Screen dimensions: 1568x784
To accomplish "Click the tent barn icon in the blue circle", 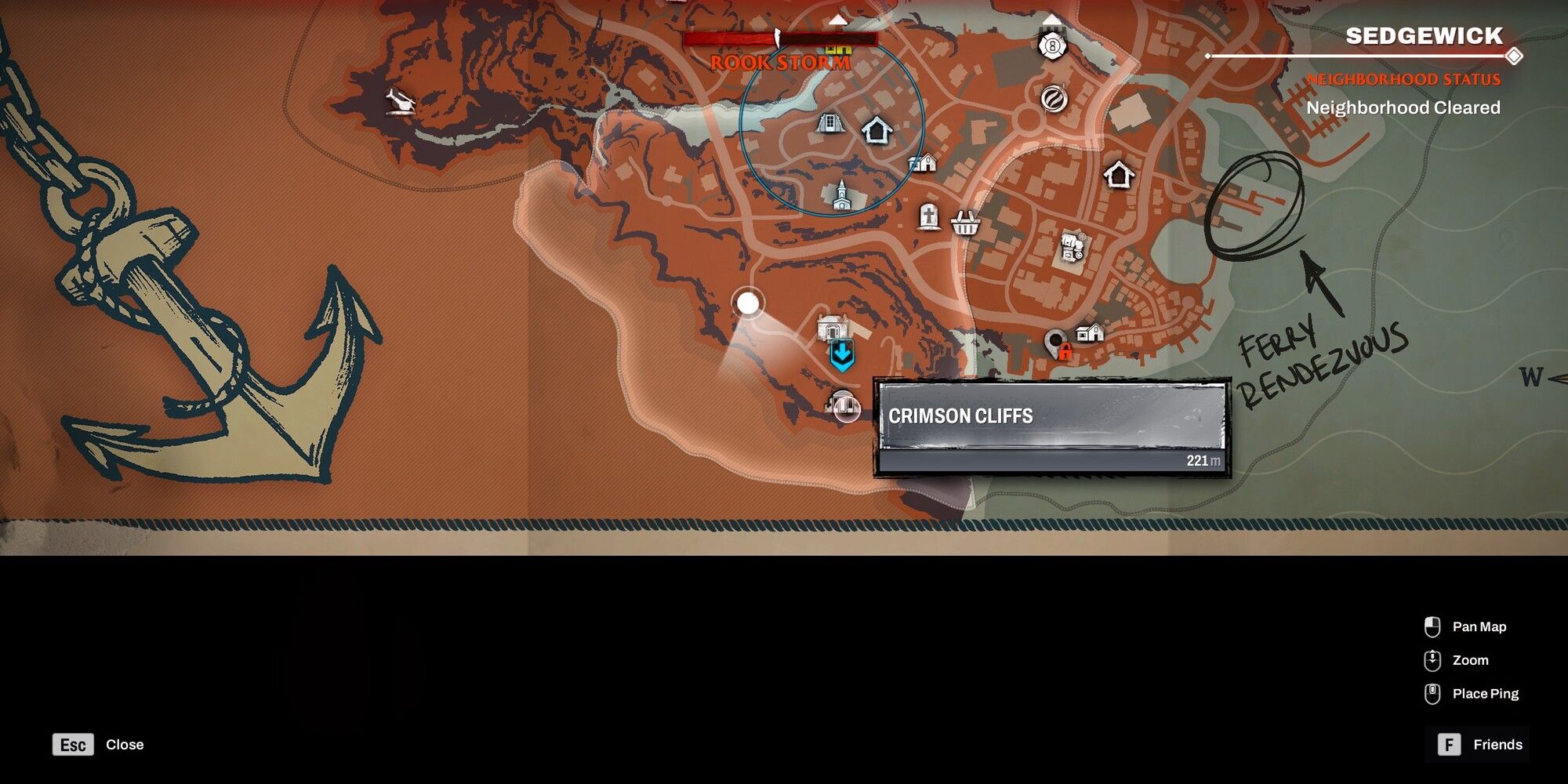I will (x=829, y=124).
